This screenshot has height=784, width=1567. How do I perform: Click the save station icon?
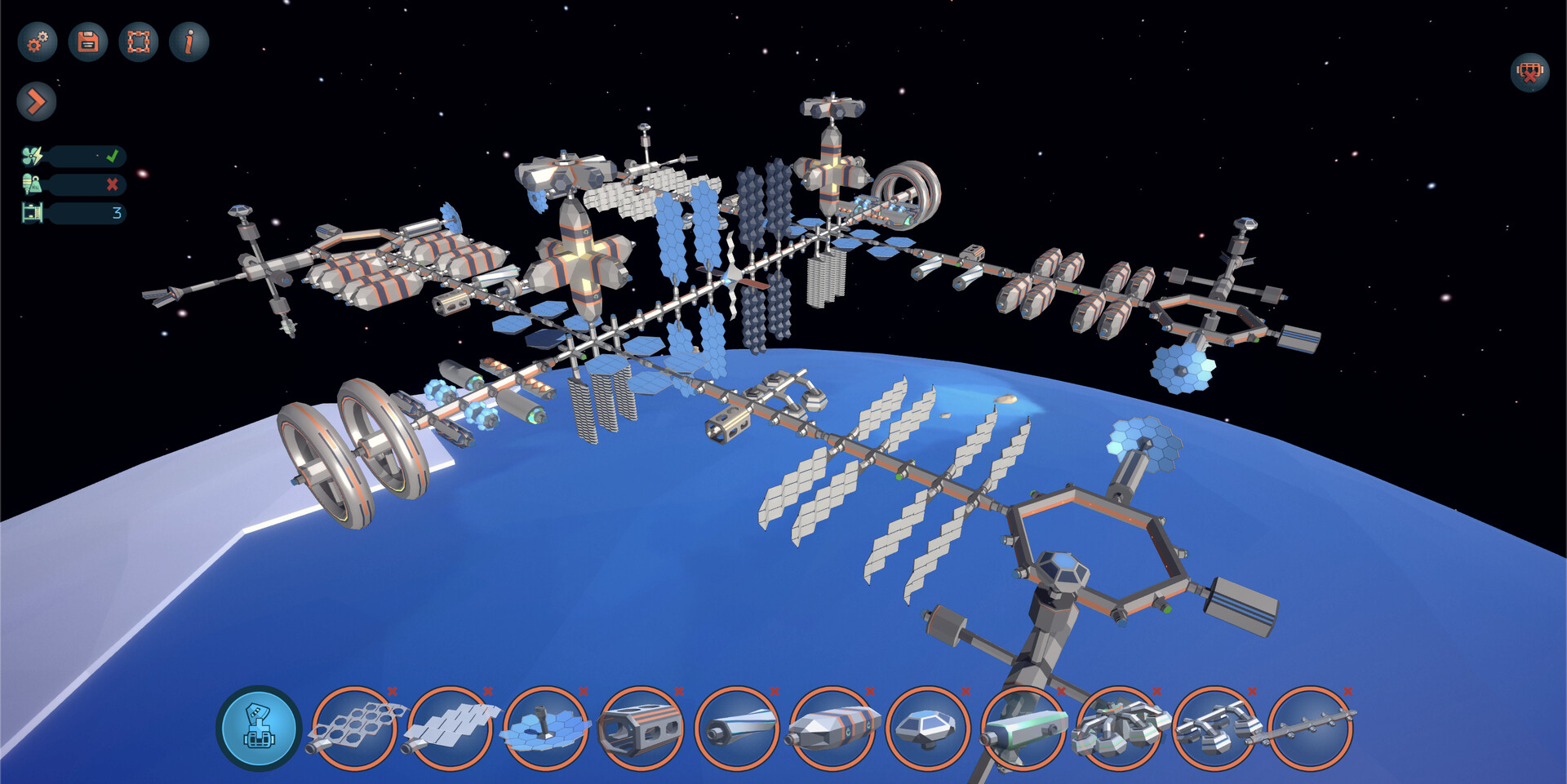coord(87,42)
